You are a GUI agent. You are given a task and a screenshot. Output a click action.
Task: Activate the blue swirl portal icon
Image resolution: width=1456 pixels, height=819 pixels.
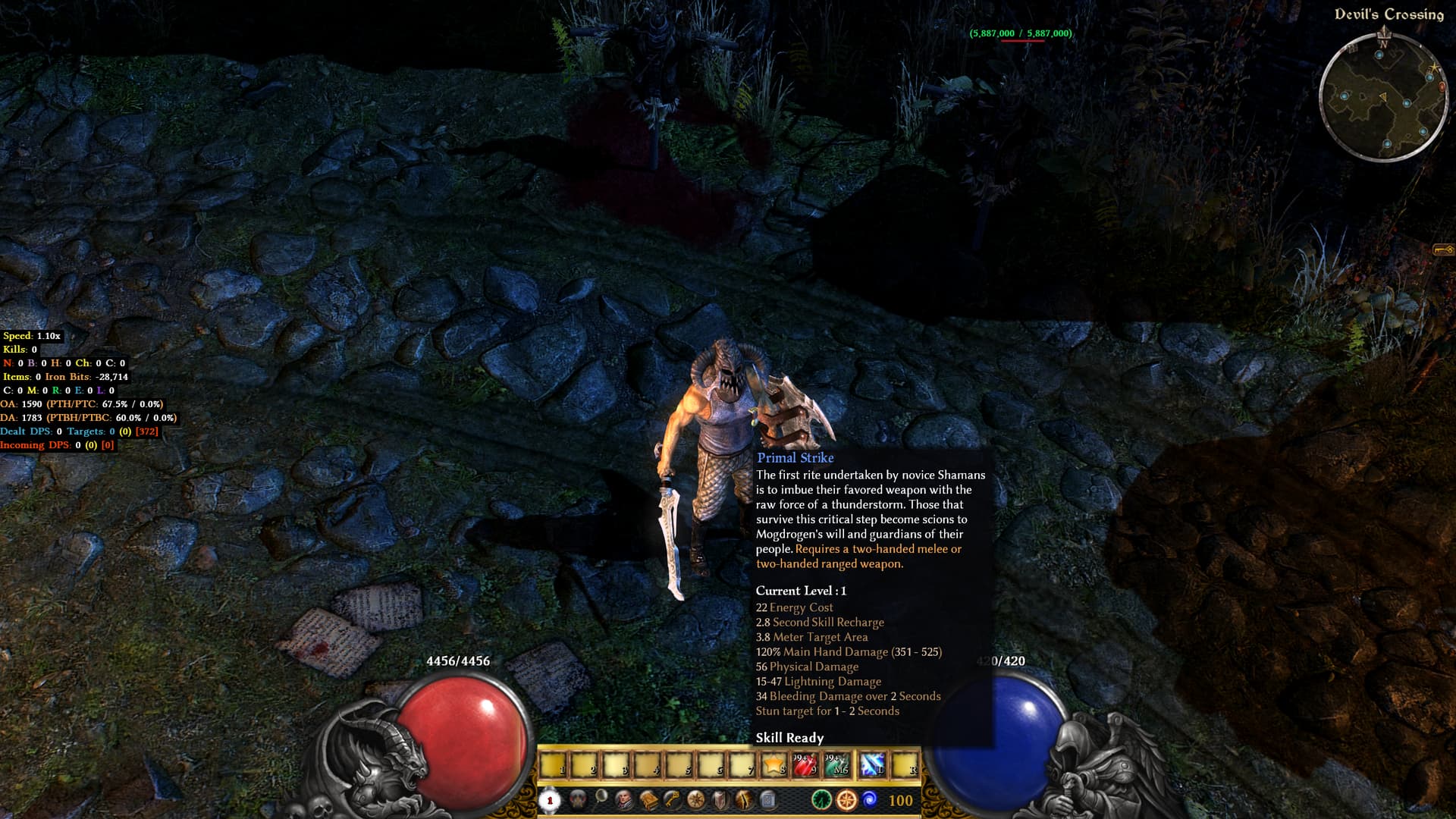tap(870, 799)
